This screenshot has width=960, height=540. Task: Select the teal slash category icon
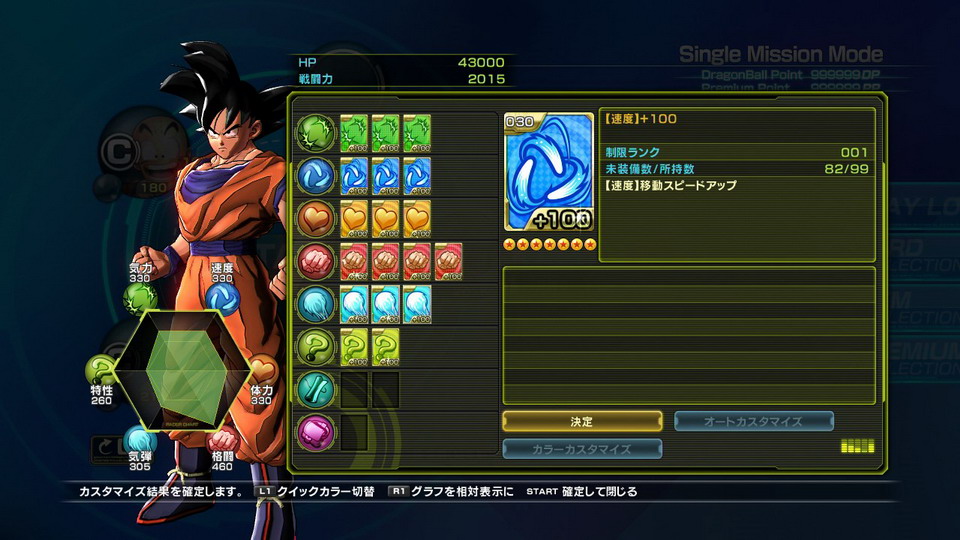click(x=316, y=389)
